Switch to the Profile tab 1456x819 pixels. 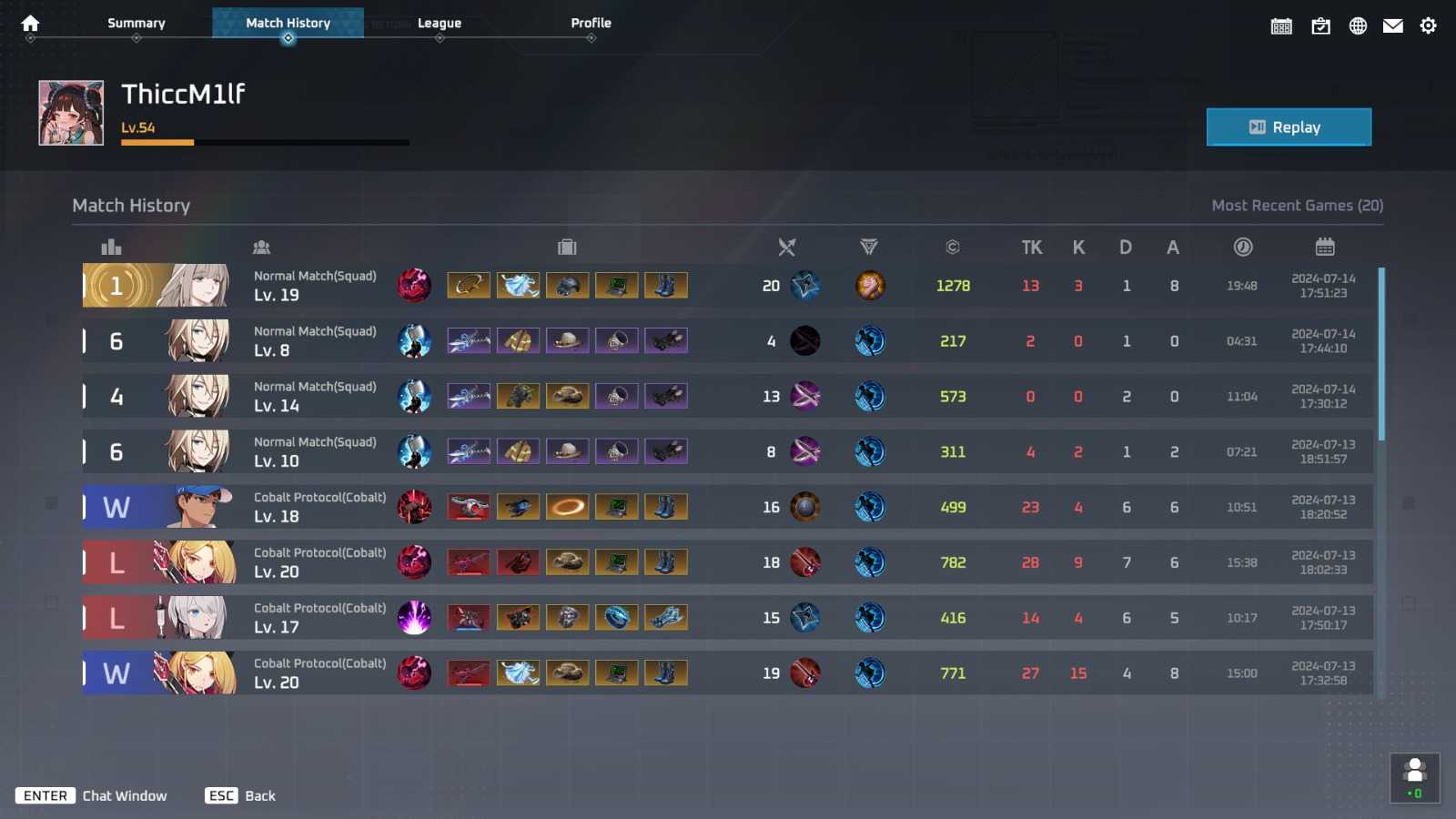[x=591, y=23]
